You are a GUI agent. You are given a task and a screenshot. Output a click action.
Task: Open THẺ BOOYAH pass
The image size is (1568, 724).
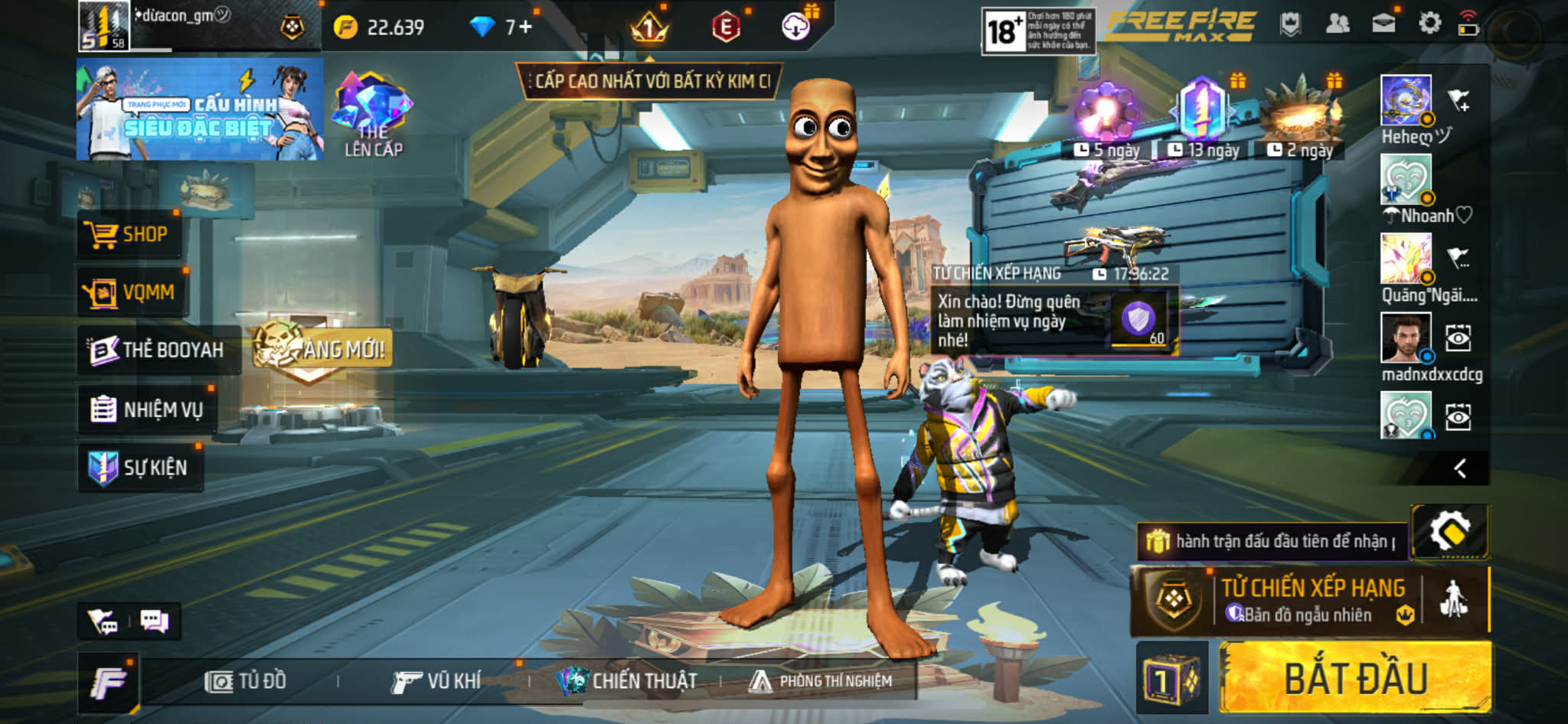click(x=158, y=350)
